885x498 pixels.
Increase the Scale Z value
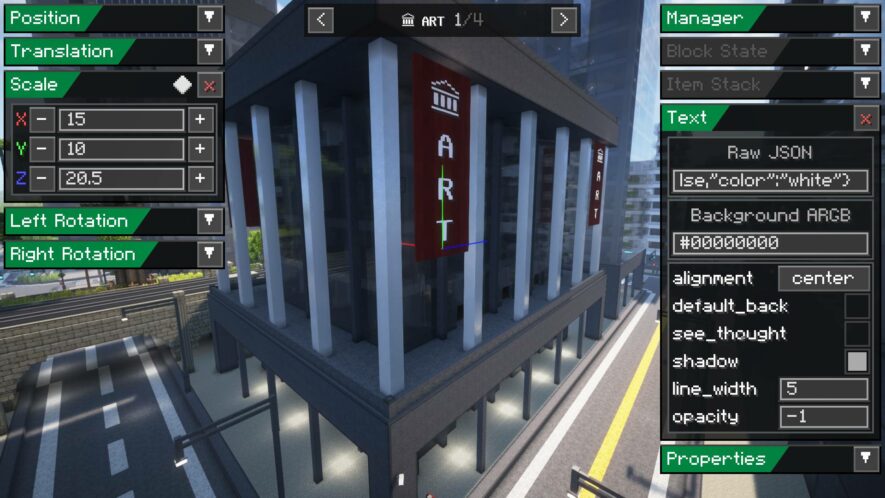pos(200,179)
